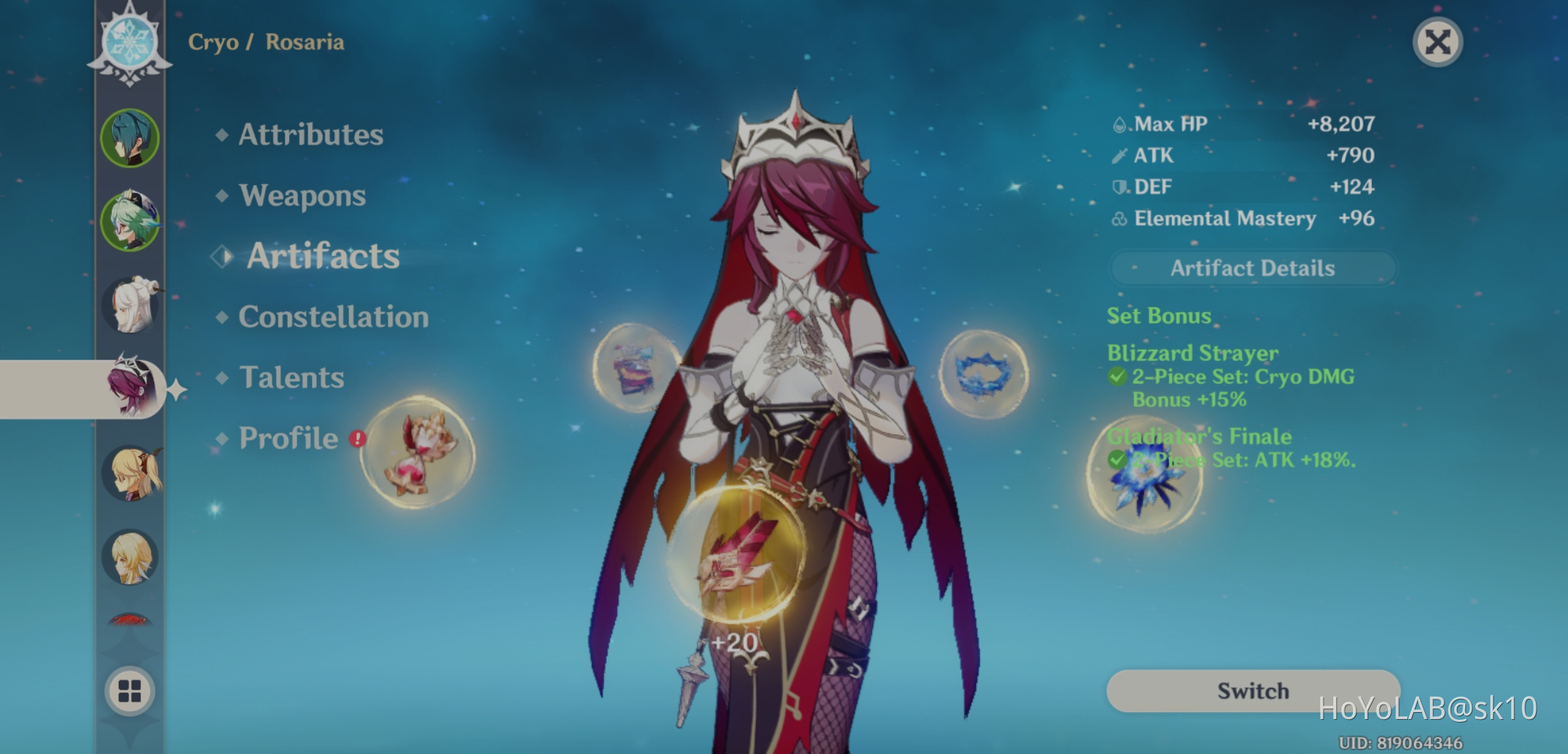Select the blue wreath artifact orb

(984, 374)
